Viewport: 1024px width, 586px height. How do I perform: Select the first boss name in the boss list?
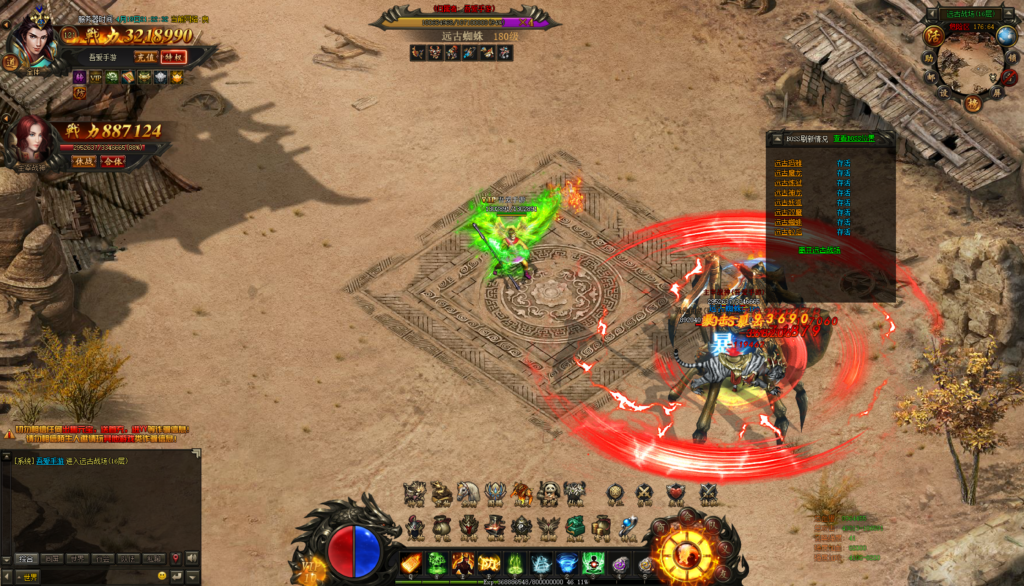[788, 162]
